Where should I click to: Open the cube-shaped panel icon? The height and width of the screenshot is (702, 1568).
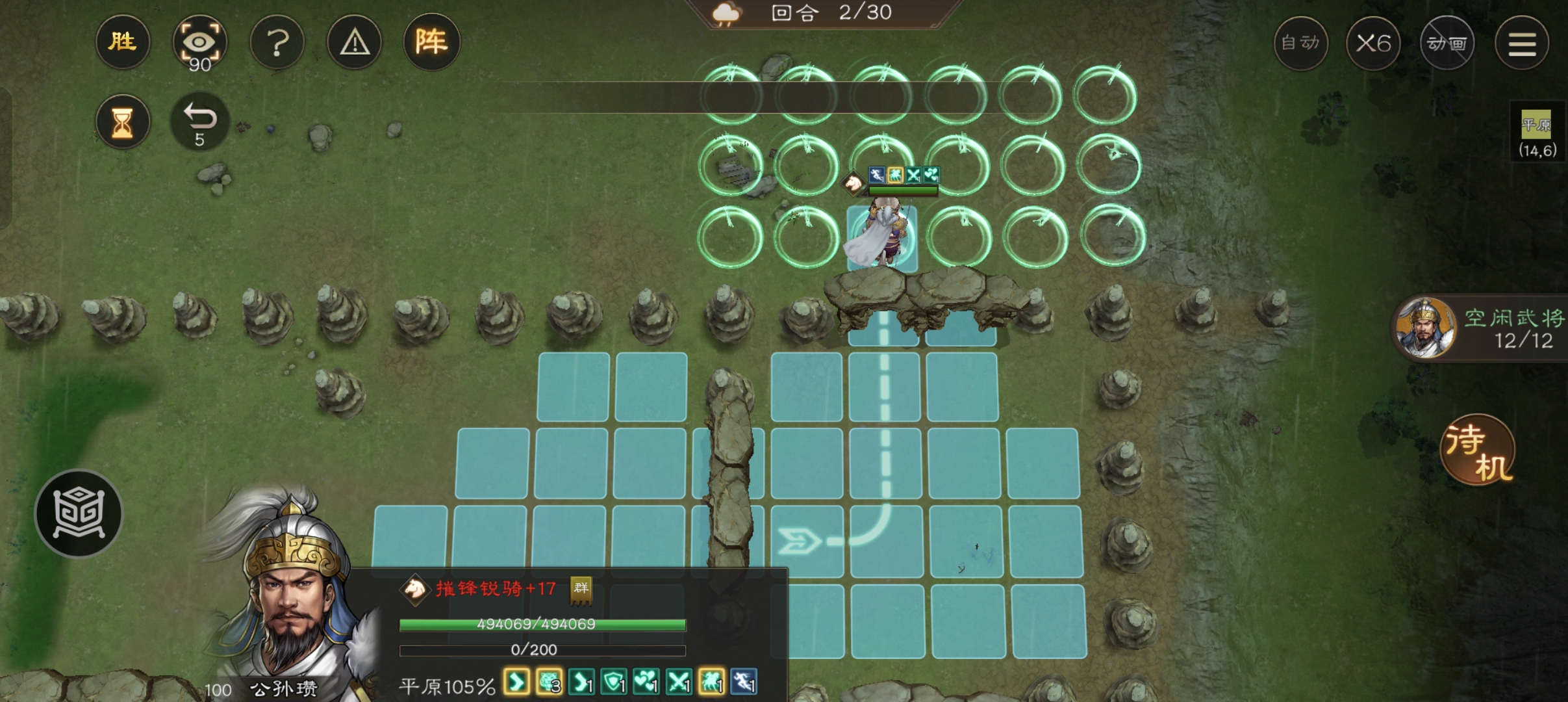pos(79,513)
